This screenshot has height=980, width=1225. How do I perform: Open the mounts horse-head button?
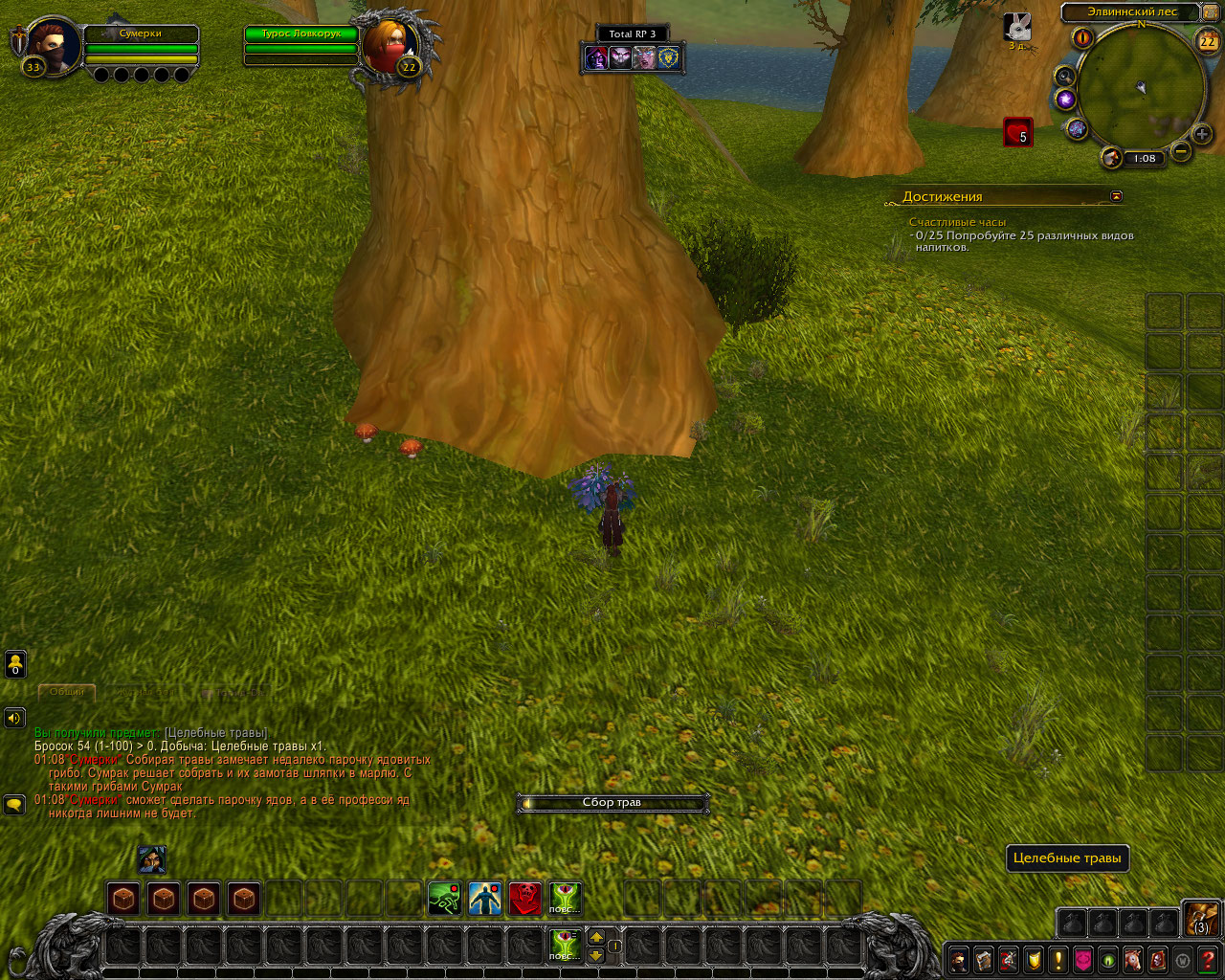click(1133, 958)
